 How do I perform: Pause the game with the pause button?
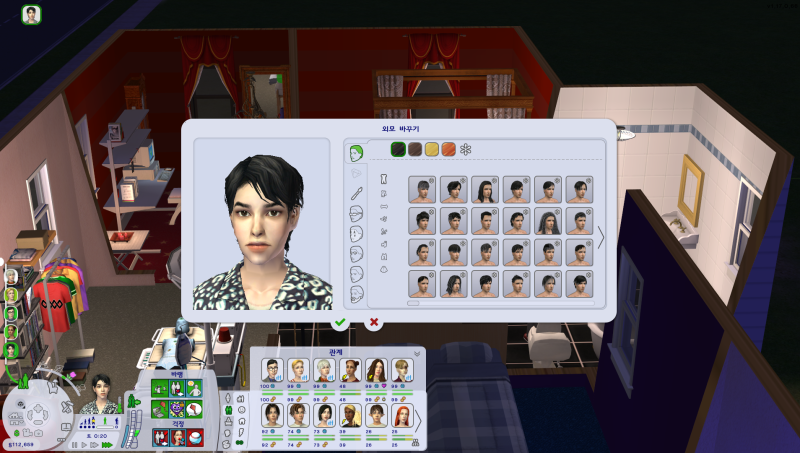pyautogui.click(x=75, y=443)
